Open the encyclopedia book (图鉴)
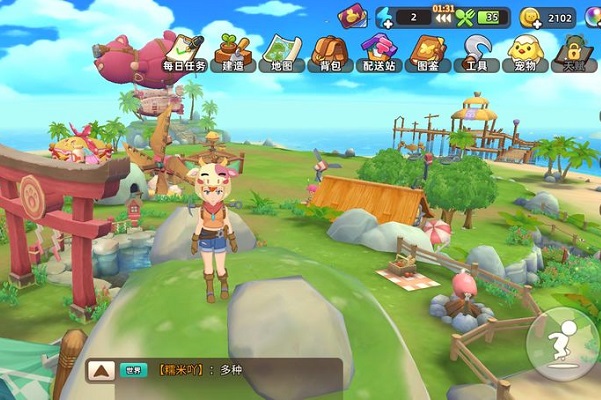The image size is (601, 400). tap(427, 52)
